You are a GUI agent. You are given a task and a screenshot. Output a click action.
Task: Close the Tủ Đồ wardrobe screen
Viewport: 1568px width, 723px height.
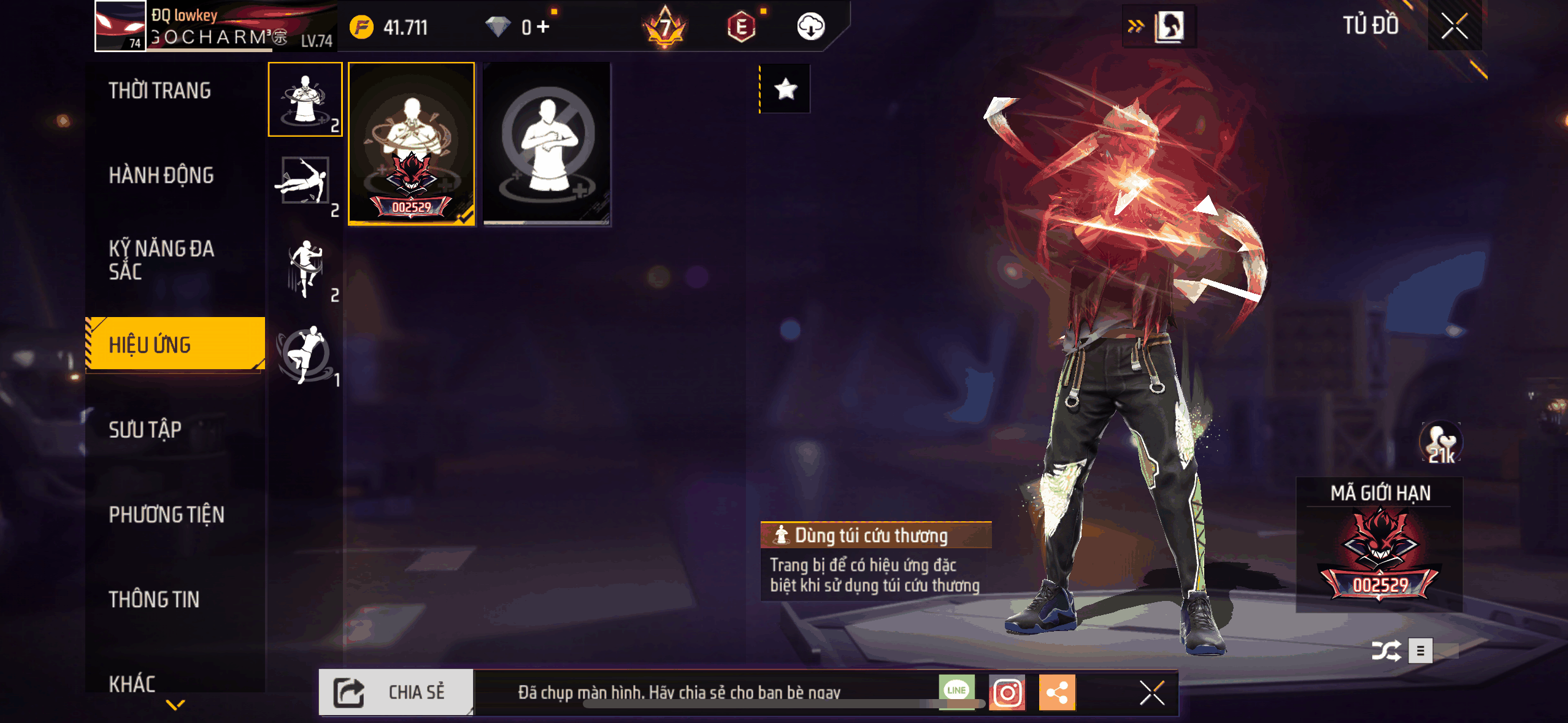click(x=1454, y=26)
